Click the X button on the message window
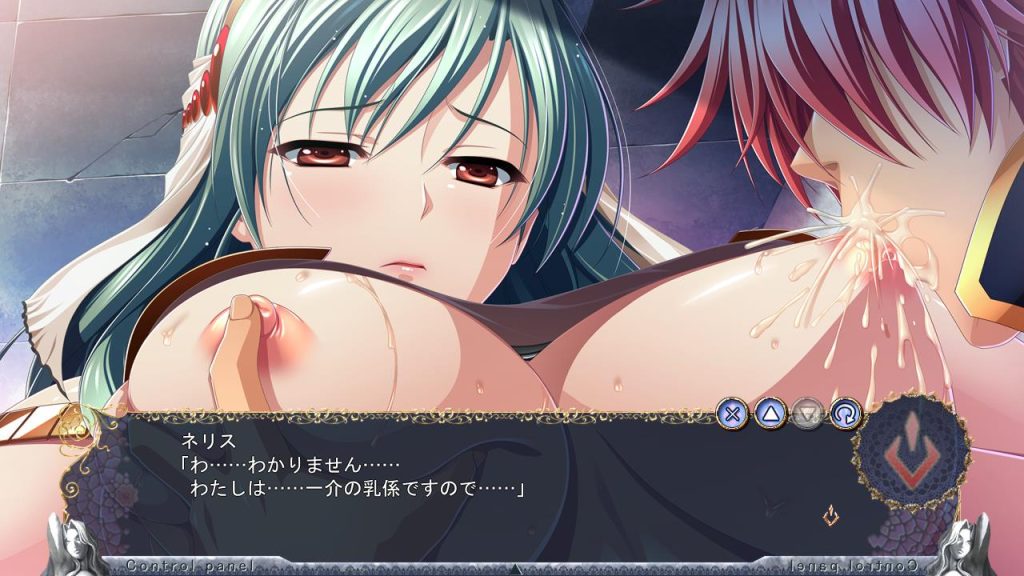1024x576 pixels. [733, 413]
